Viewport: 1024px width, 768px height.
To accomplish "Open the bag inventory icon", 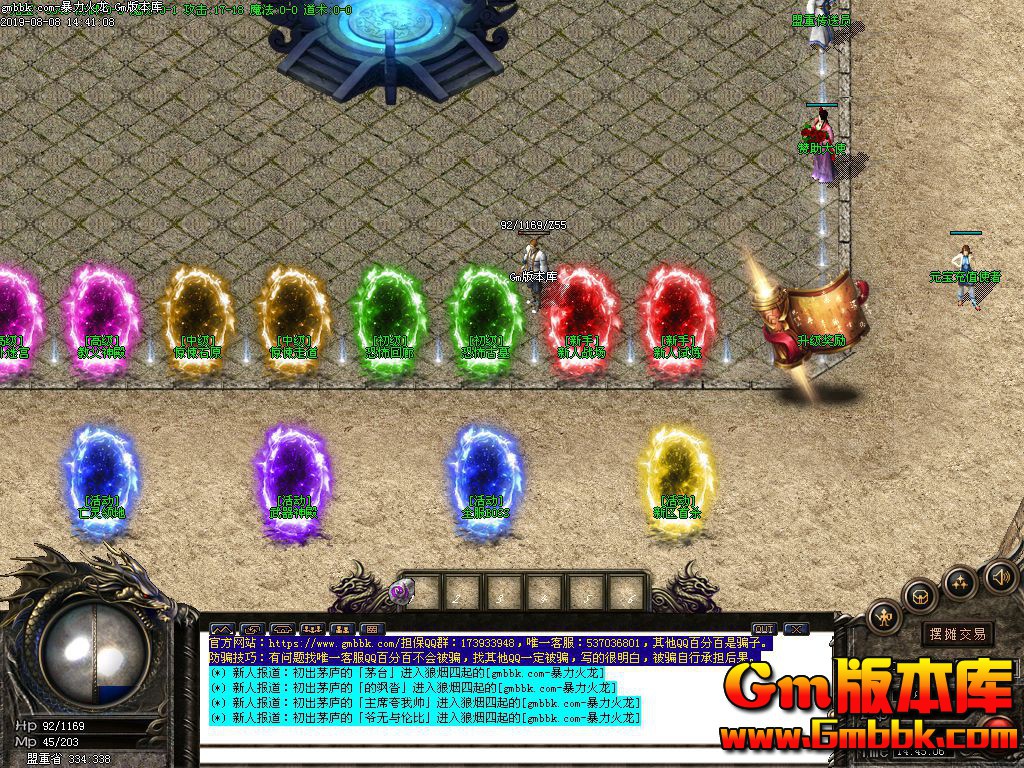I will point(918,597).
